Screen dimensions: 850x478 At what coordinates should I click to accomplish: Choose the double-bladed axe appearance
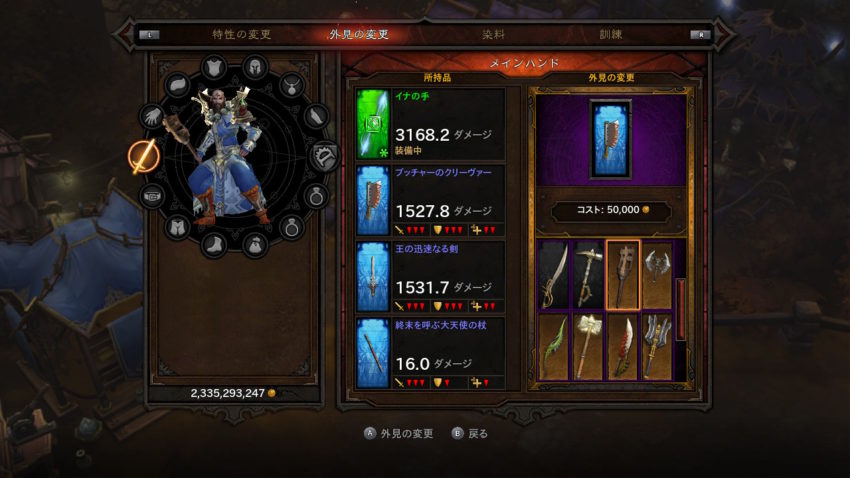coord(655,274)
